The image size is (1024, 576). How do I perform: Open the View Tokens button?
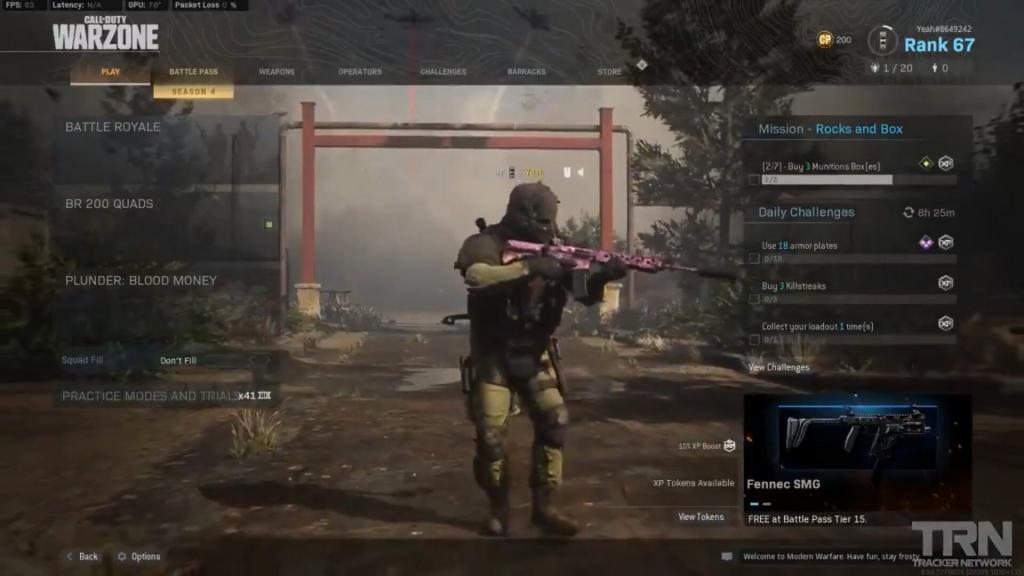pyautogui.click(x=700, y=517)
